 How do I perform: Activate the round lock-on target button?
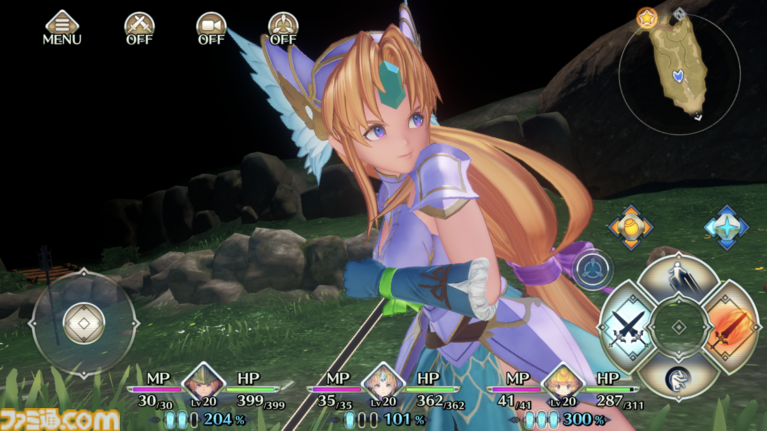point(594,269)
